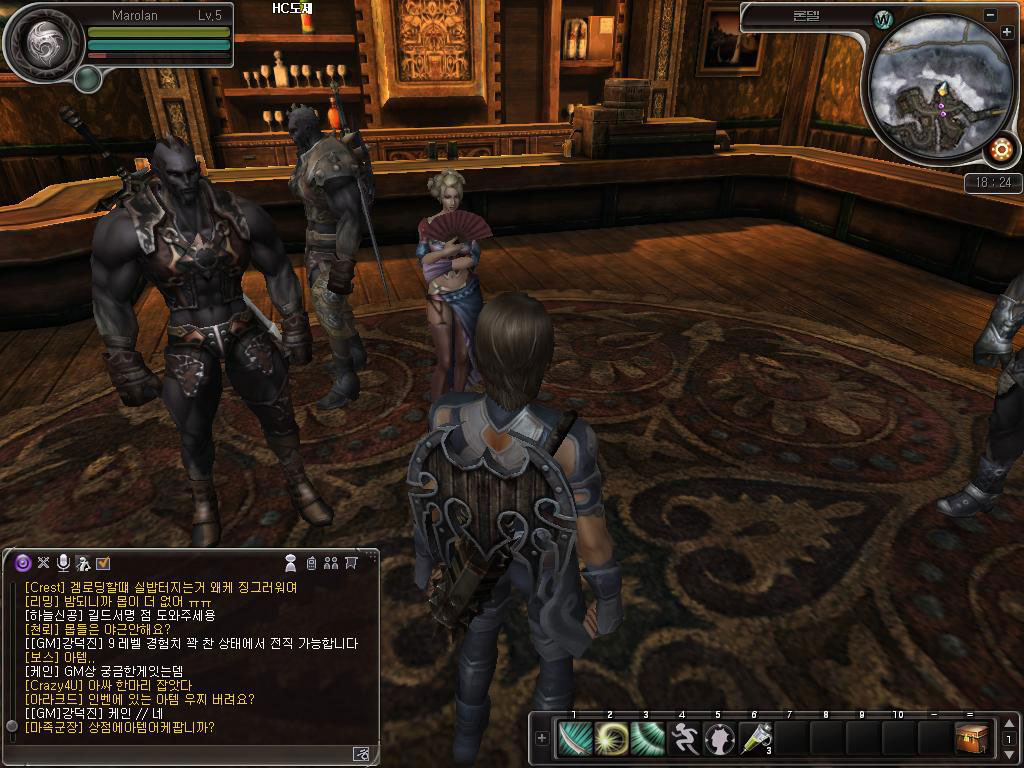Activate the green blade slash skill in slot 1
Screen dimensions: 1024x768
574,739
